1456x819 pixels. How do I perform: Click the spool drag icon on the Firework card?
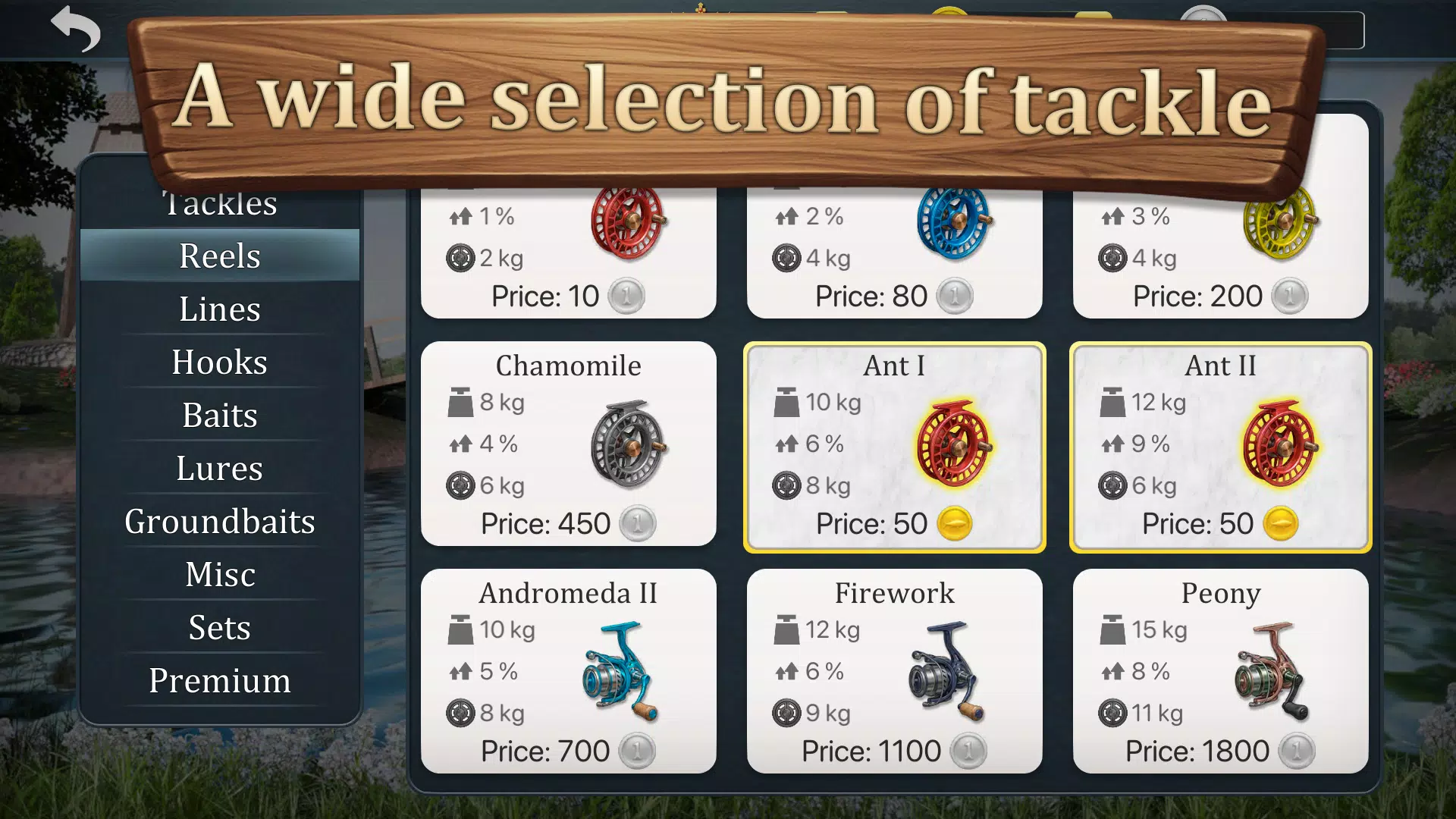point(786,713)
